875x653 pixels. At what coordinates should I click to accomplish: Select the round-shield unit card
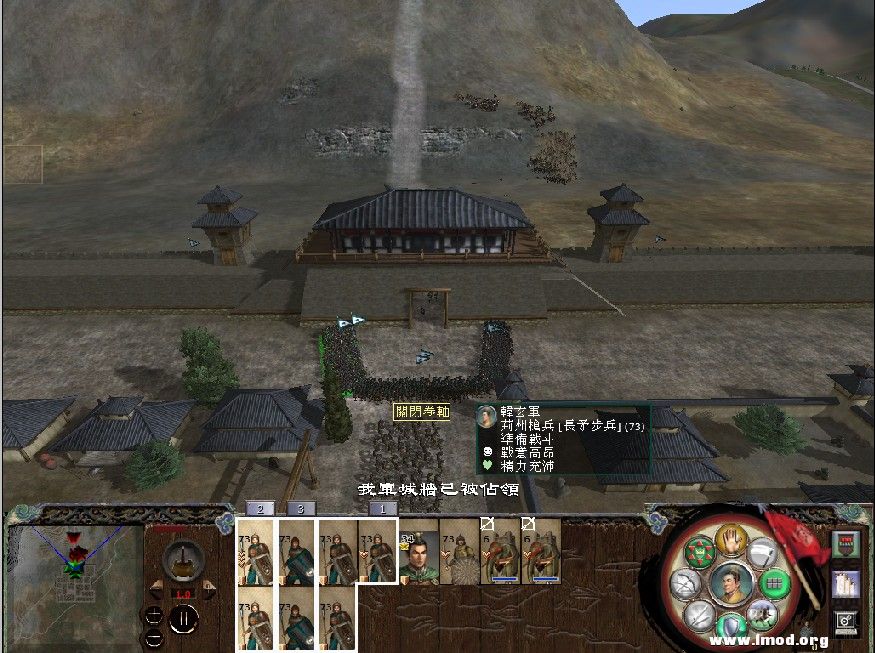click(x=460, y=552)
